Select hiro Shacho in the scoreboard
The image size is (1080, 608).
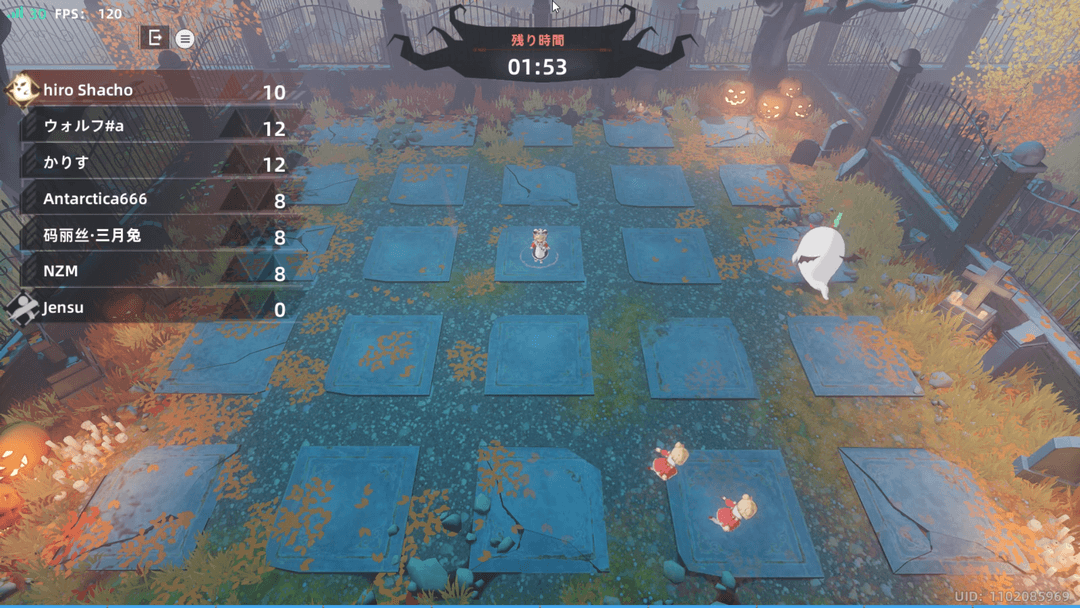(150, 91)
